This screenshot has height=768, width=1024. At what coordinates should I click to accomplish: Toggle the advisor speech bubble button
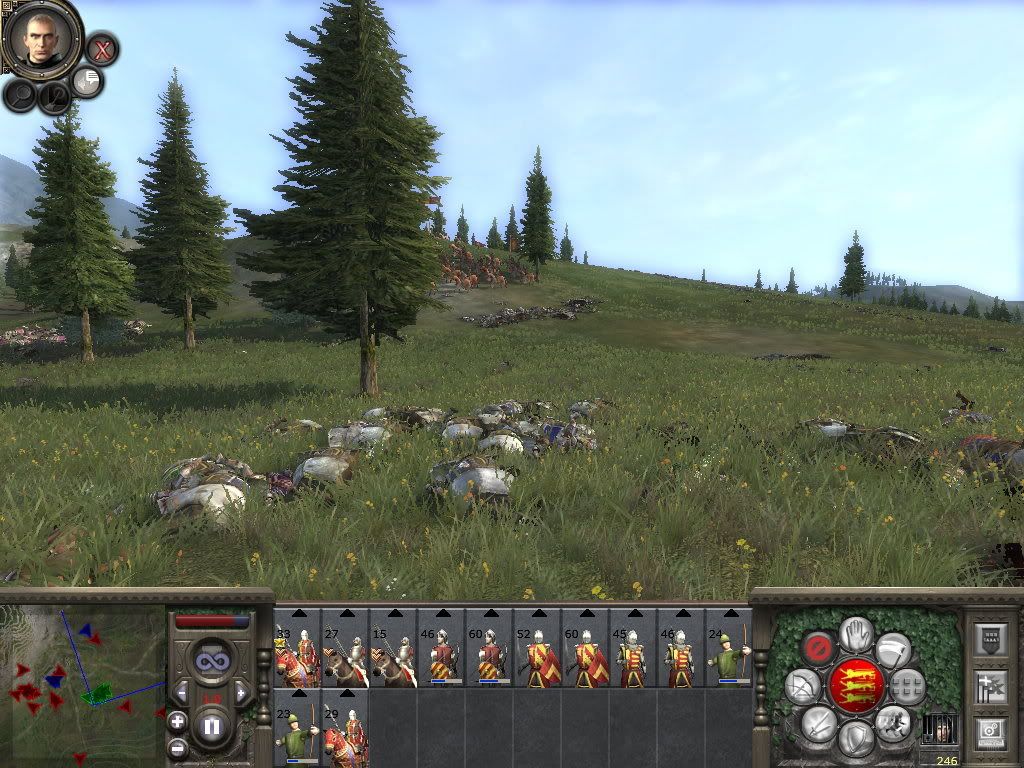(88, 81)
